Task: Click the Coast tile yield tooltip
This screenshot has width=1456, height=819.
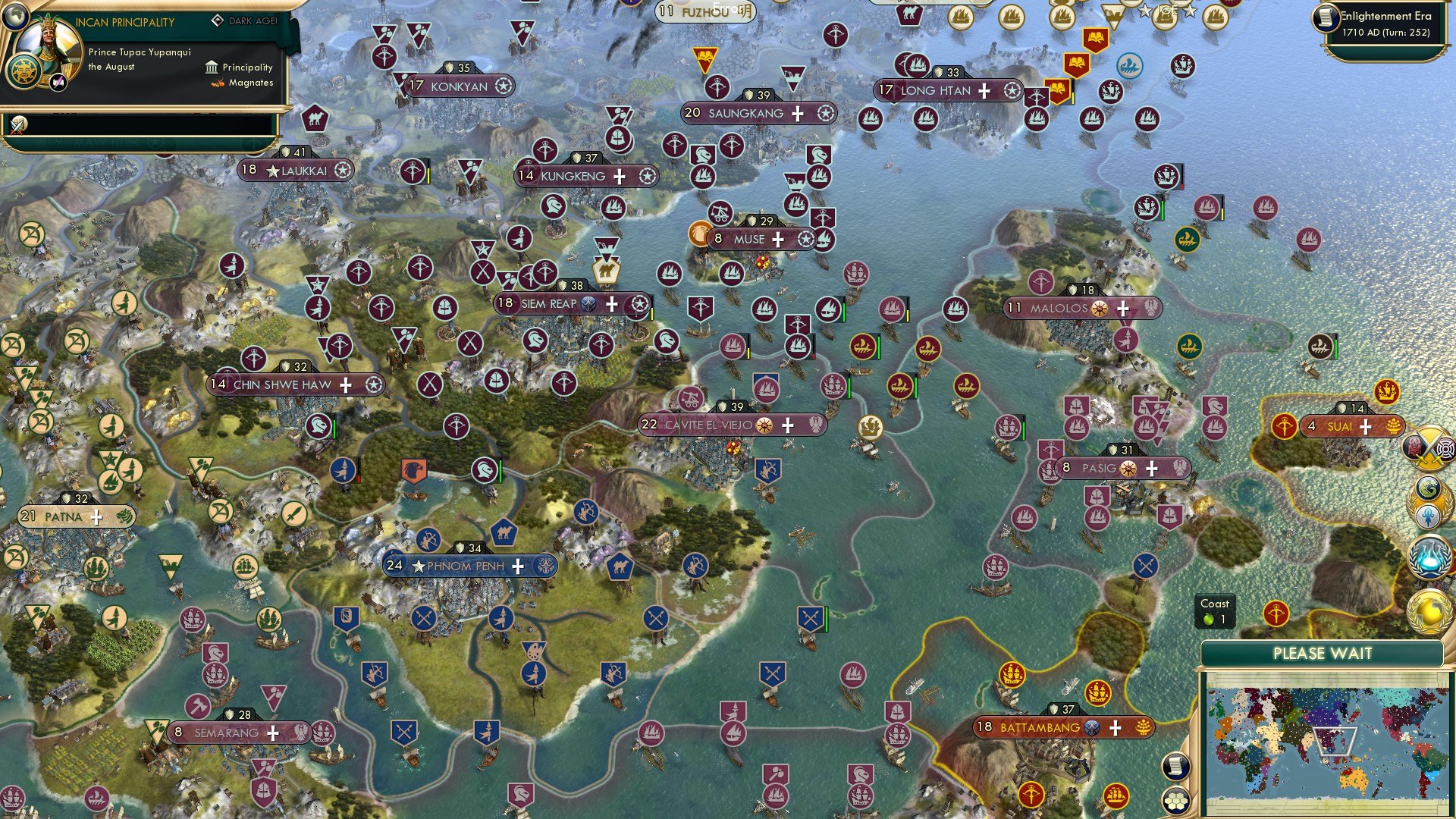Action: (x=1214, y=613)
